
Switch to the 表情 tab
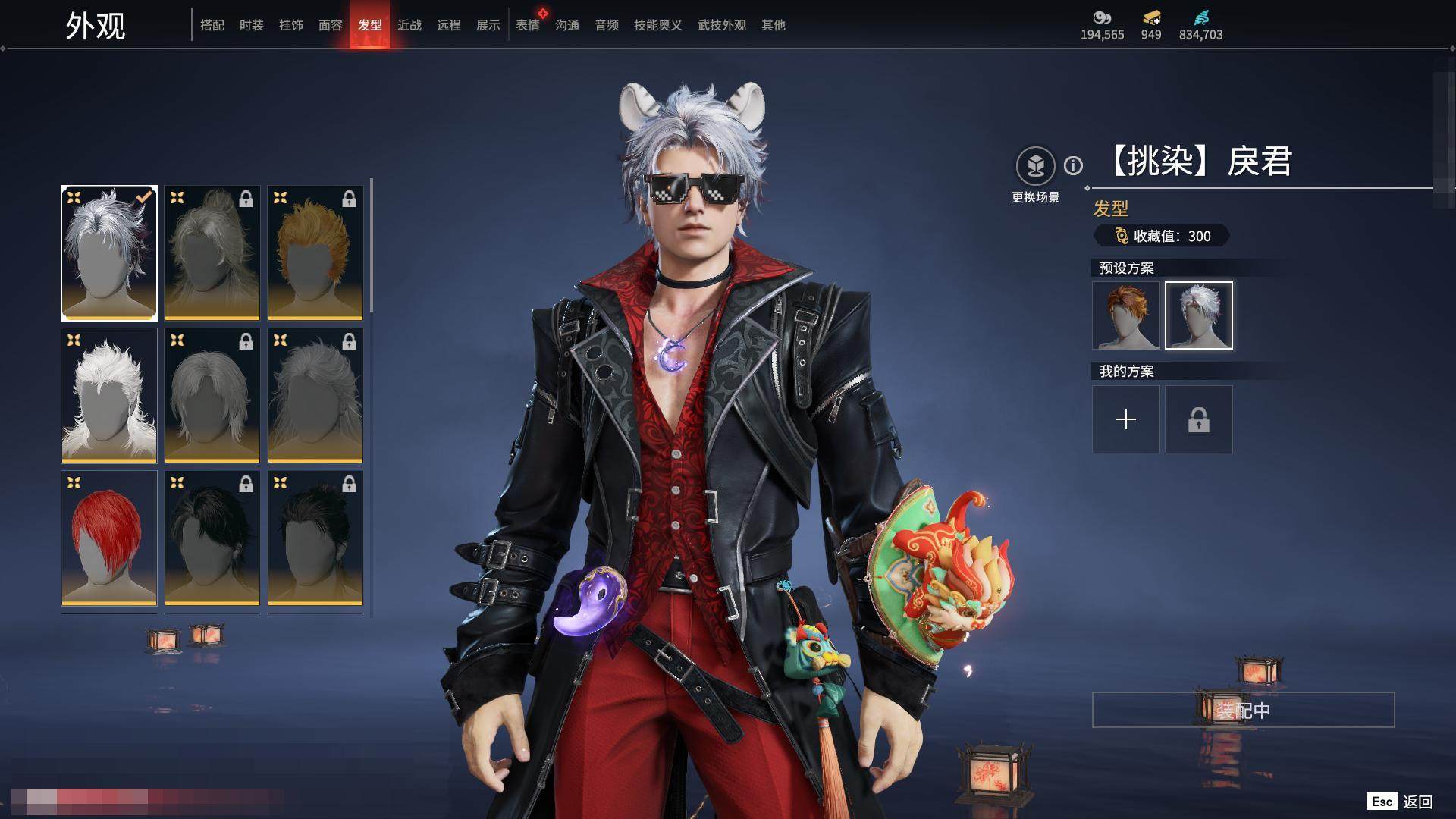pyautogui.click(x=528, y=25)
